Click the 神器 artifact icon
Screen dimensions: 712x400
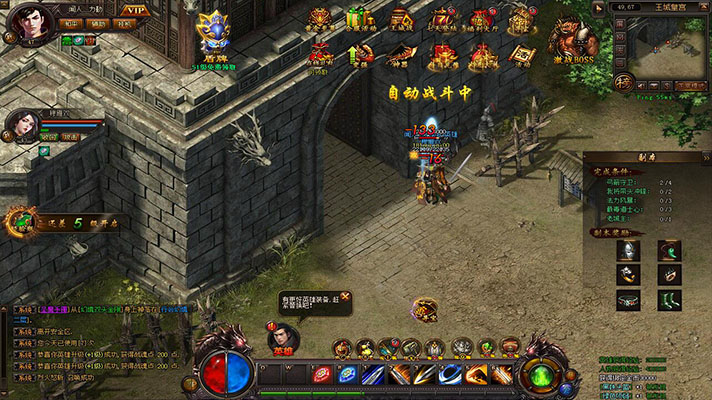click(x=399, y=52)
